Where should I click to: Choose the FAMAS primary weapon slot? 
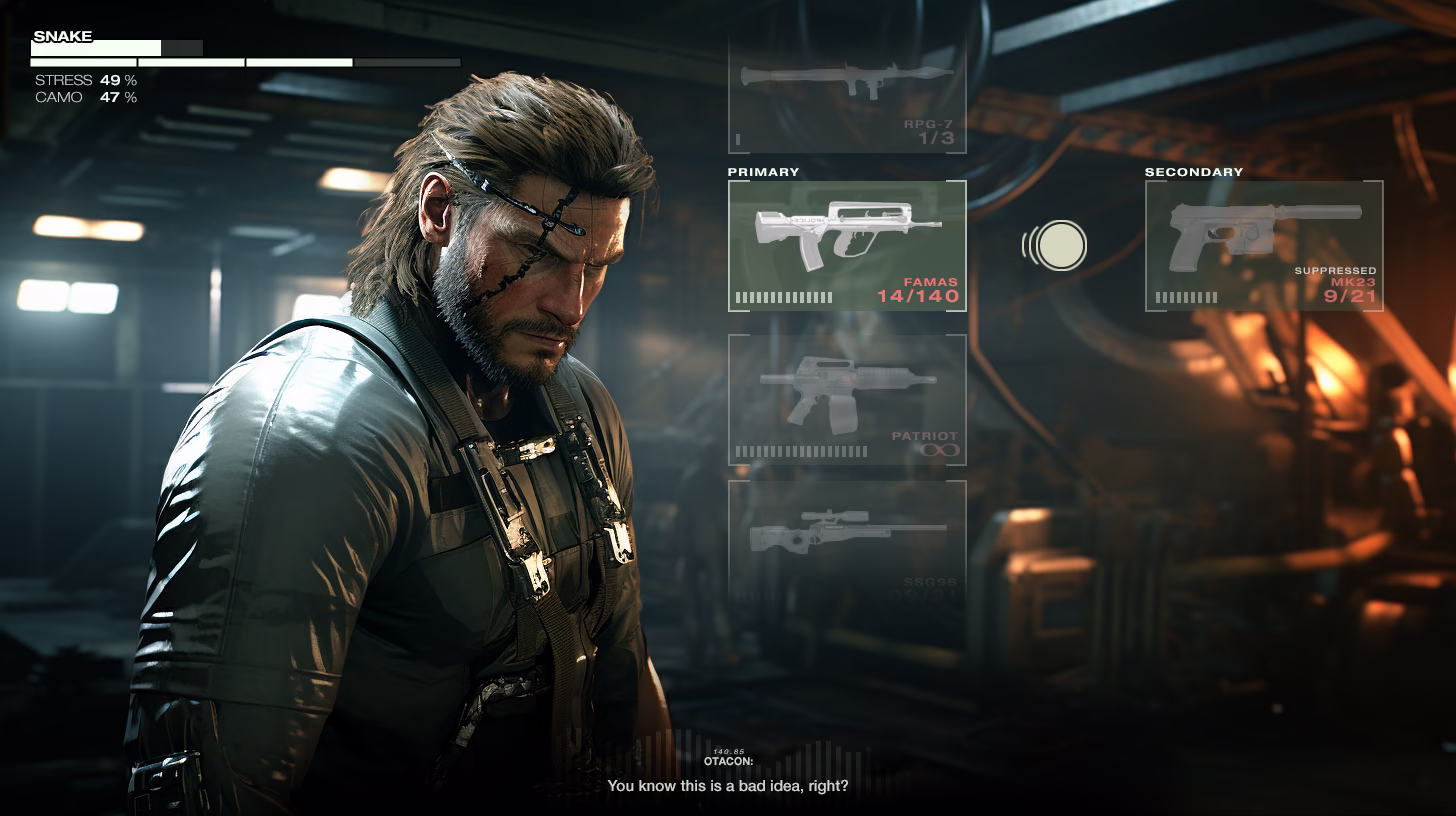coord(847,246)
